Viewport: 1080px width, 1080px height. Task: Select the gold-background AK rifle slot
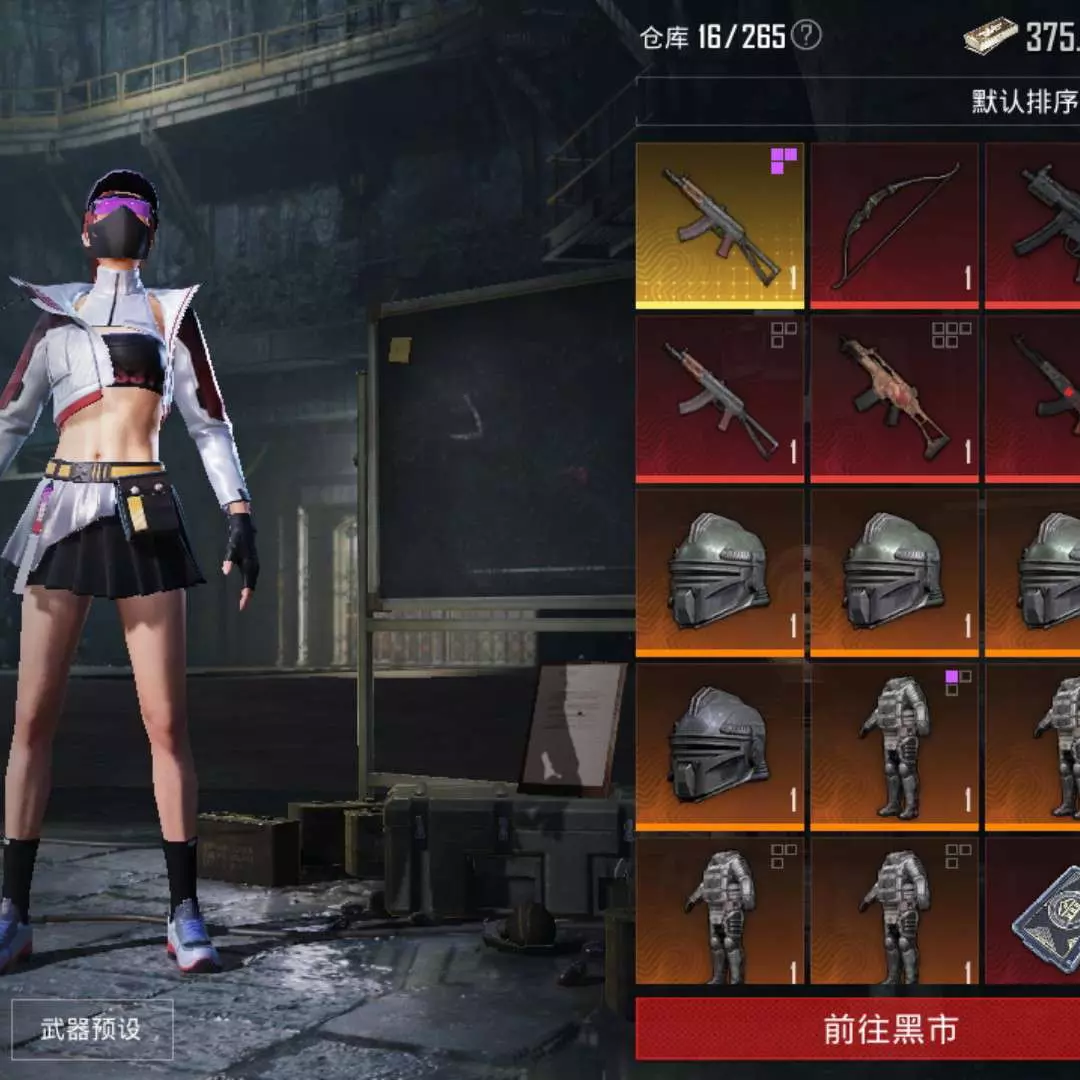pyautogui.click(x=720, y=226)
